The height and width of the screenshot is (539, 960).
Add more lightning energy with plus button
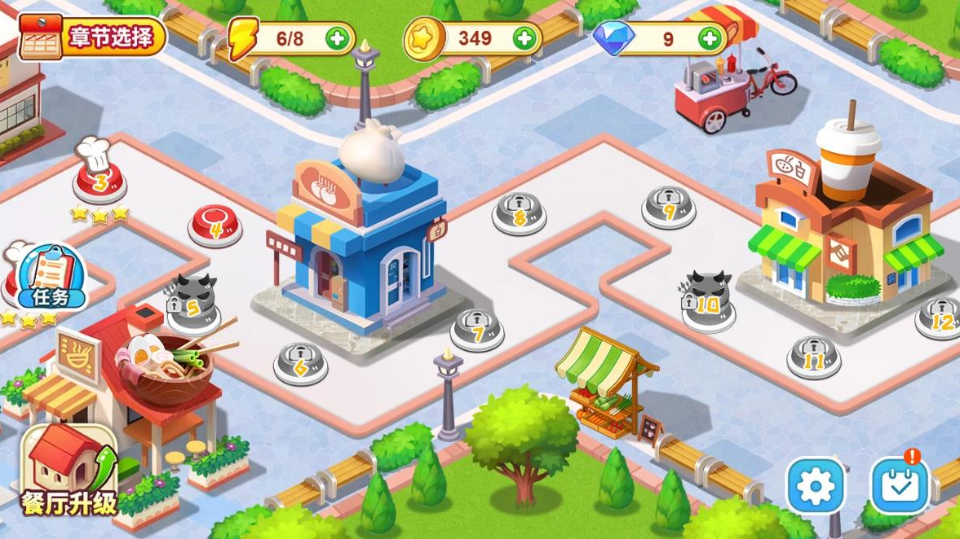[338, 39]
